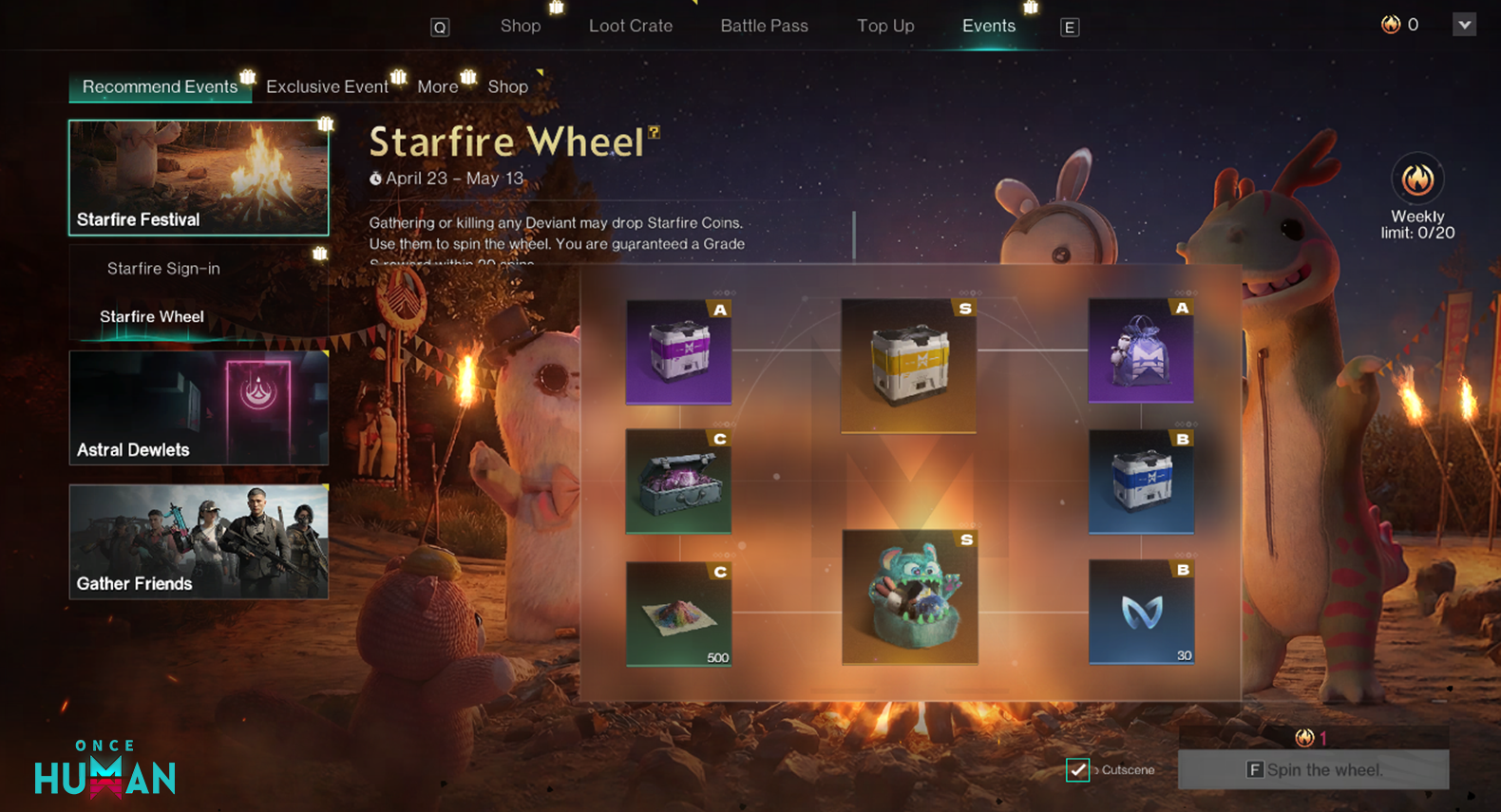The image size is (1501, 812).
Task: Switch to Exclusive Event sub-tab
Action: (x=327, y=86)
